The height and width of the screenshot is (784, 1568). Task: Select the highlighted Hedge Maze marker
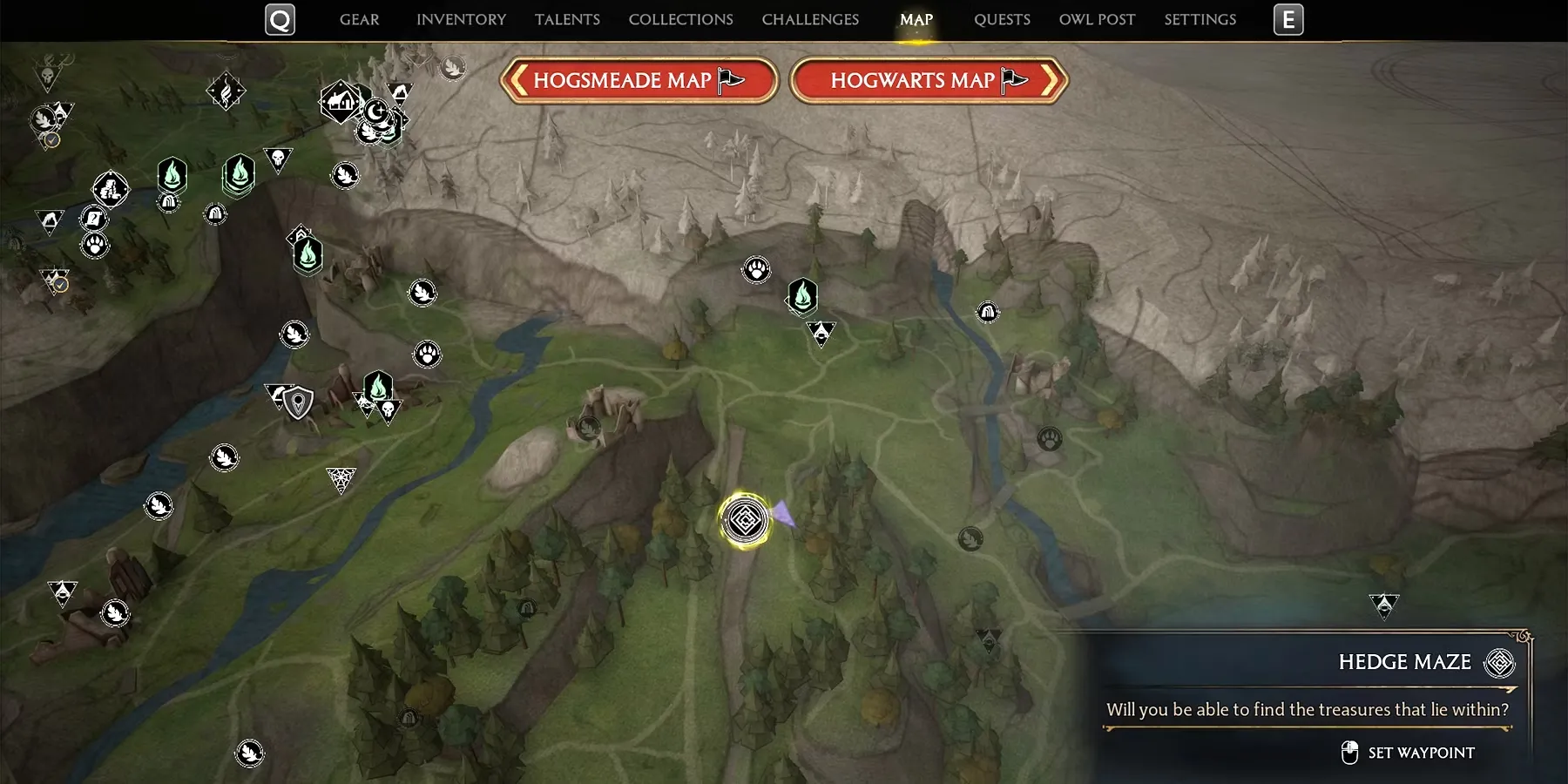(x=745, y=521)
